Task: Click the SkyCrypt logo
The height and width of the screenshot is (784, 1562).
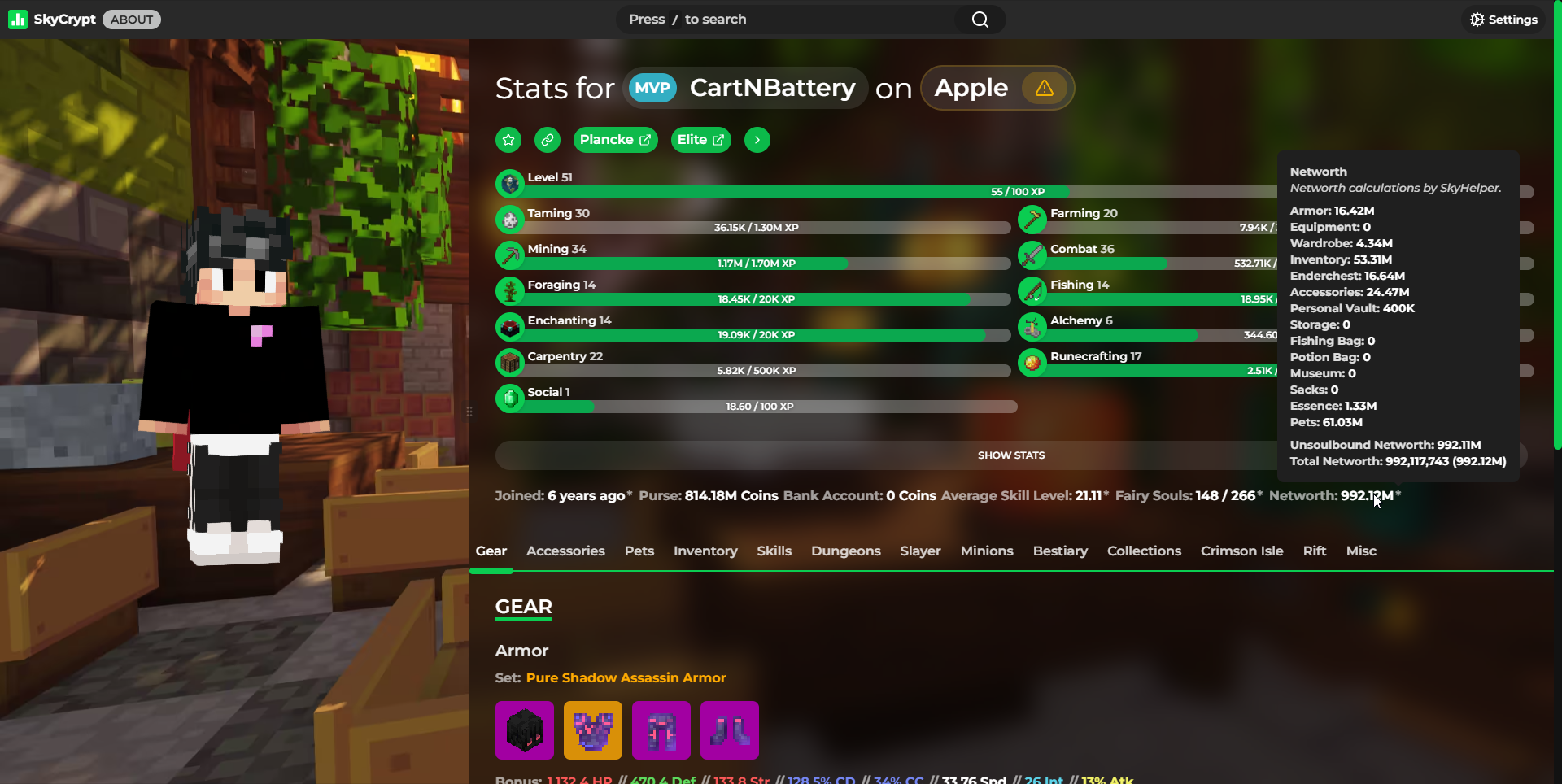Action: point(18,19)
